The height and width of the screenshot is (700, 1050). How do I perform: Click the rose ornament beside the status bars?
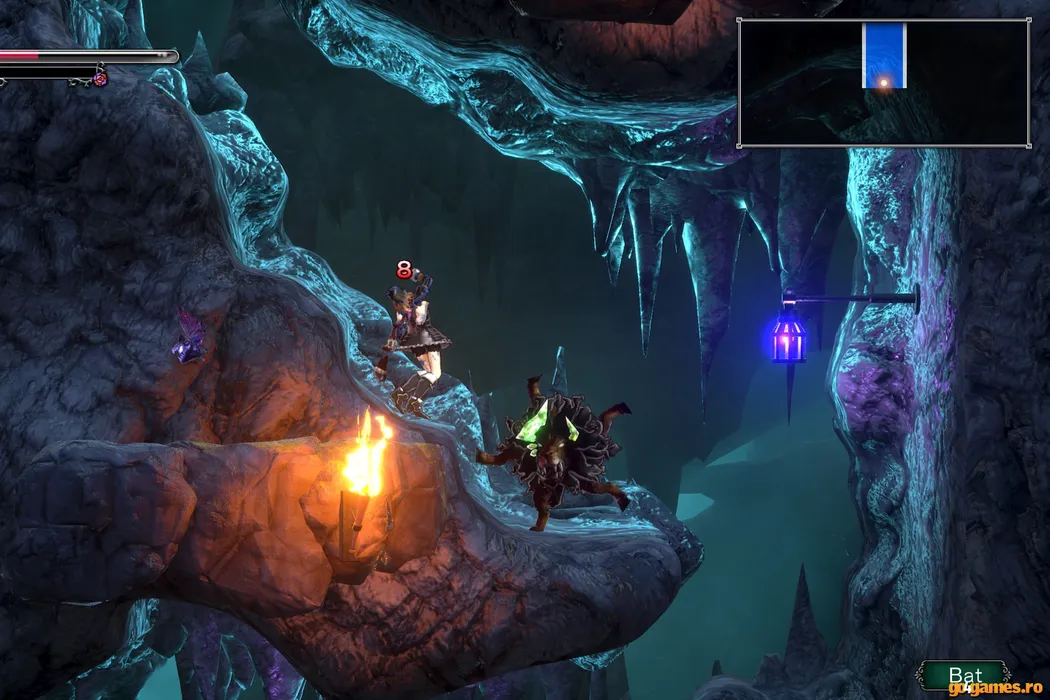coord(100,78)
